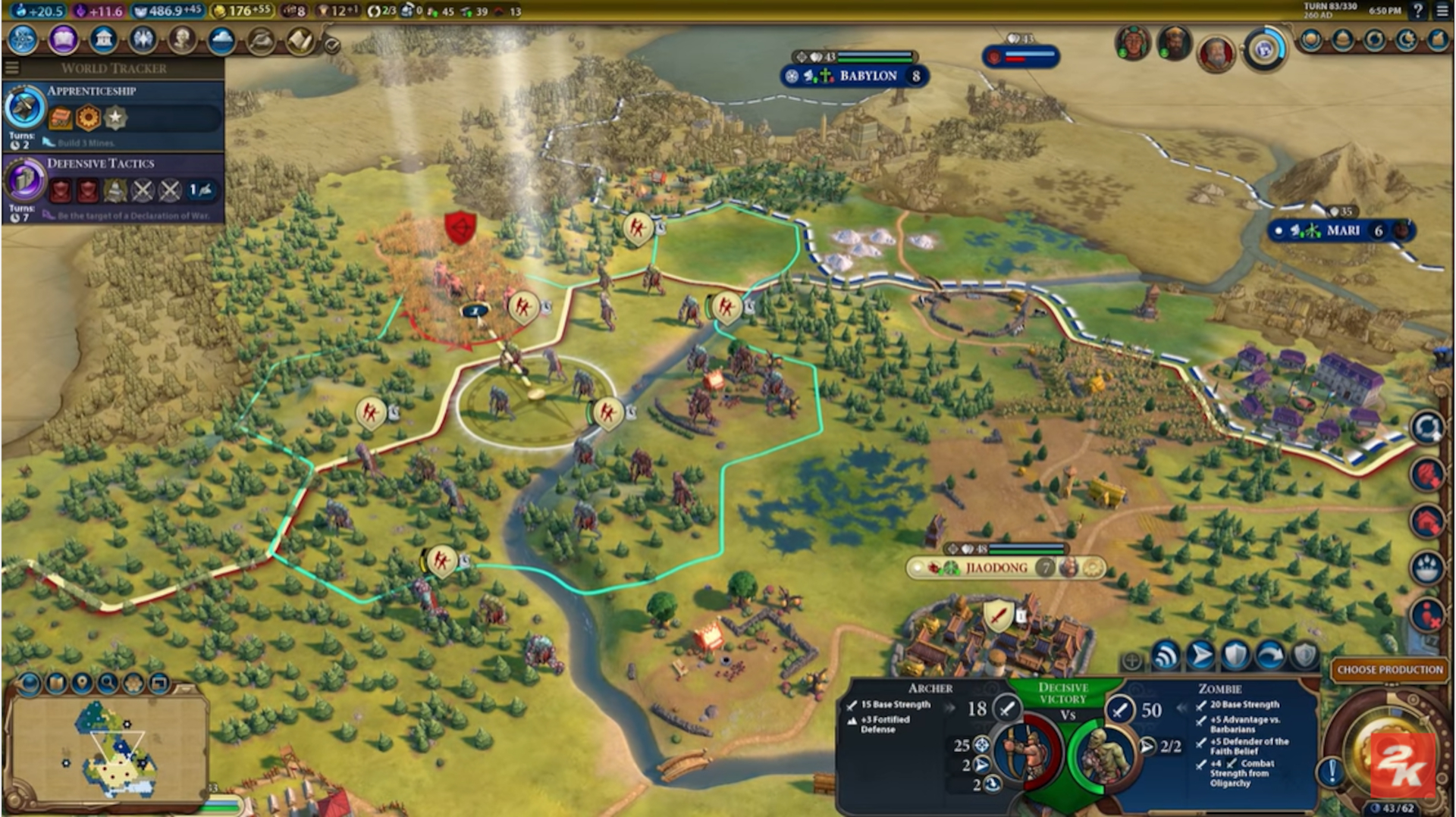Open the World Tracker hamburger menu
The height and width of the screenshot is (817, 1456).
point(11,67)
